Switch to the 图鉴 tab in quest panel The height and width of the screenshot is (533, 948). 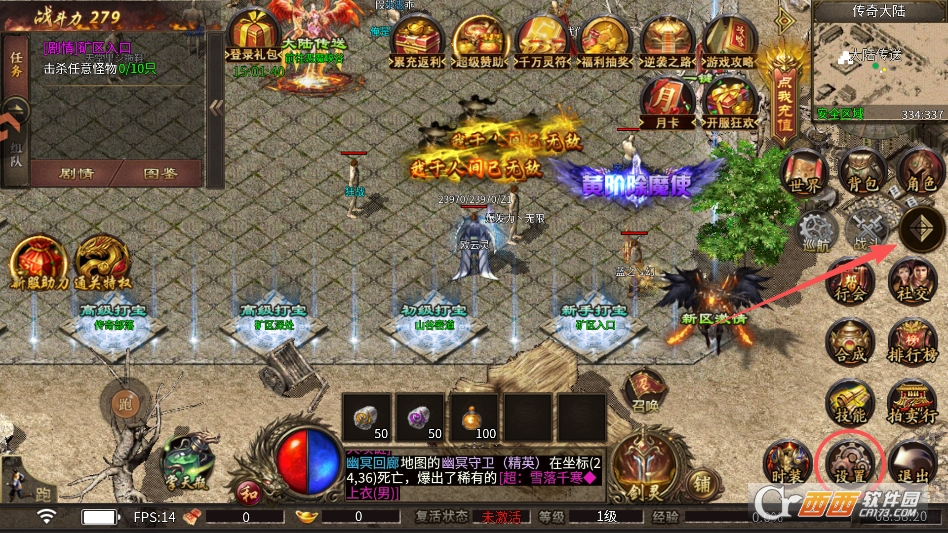[161, 172]
